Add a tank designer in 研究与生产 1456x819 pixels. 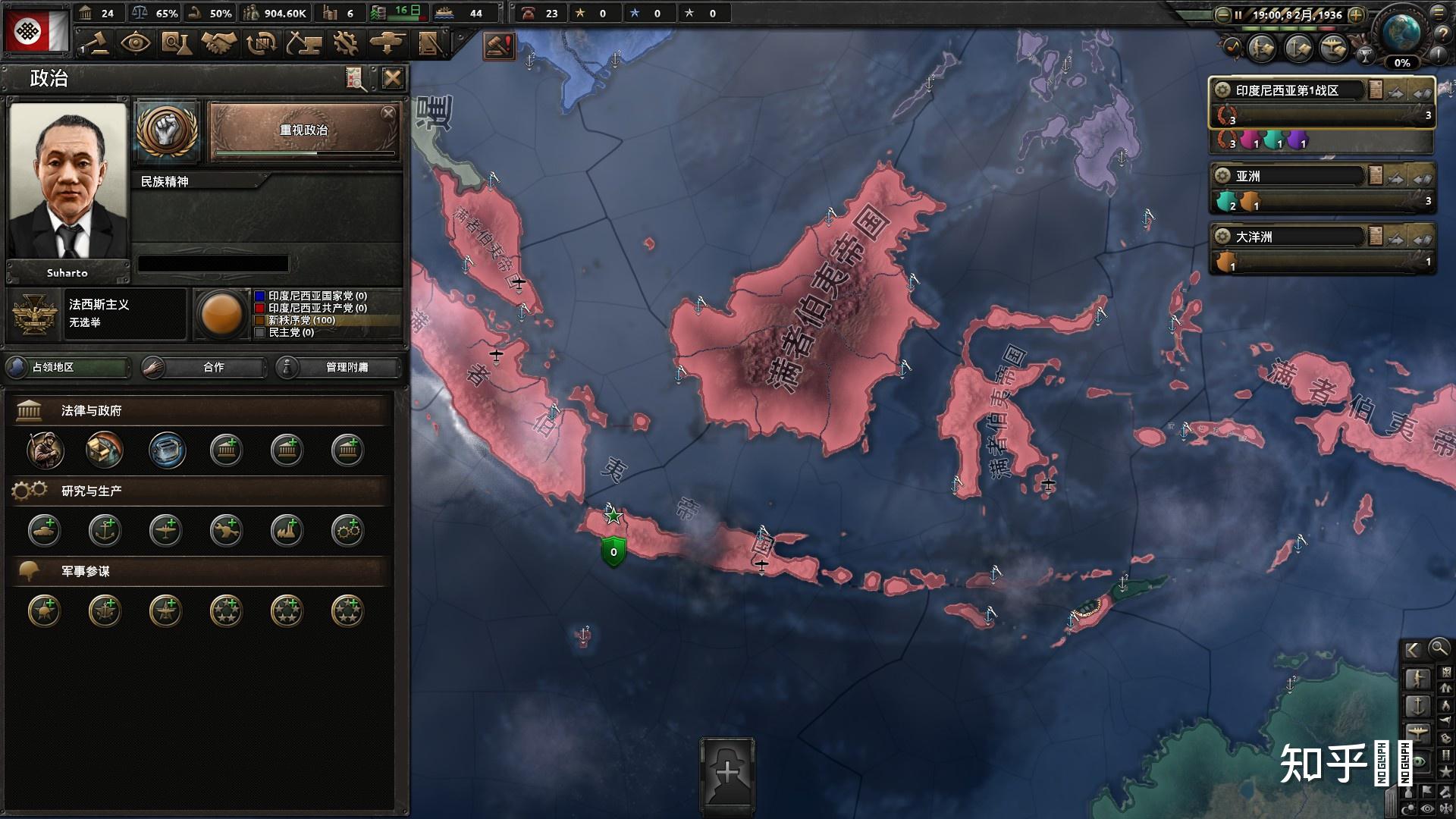(45, 530)
